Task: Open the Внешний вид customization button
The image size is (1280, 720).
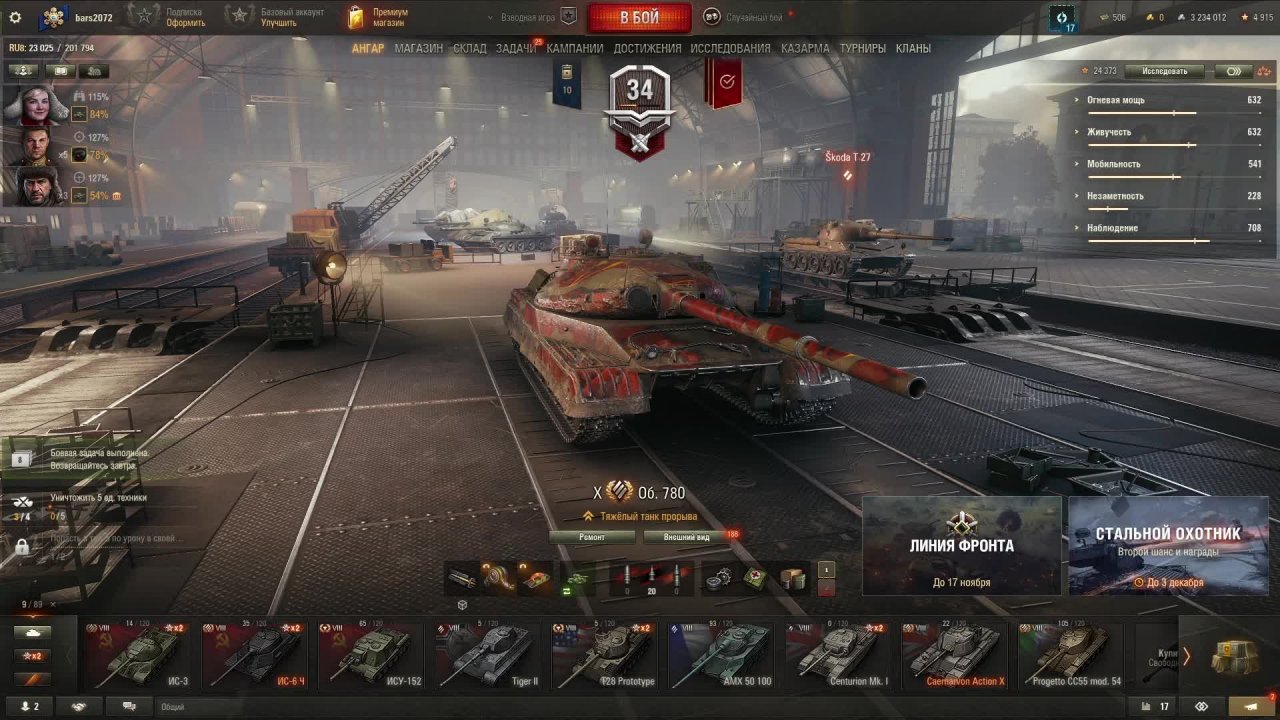Action: tap(688, 537)
